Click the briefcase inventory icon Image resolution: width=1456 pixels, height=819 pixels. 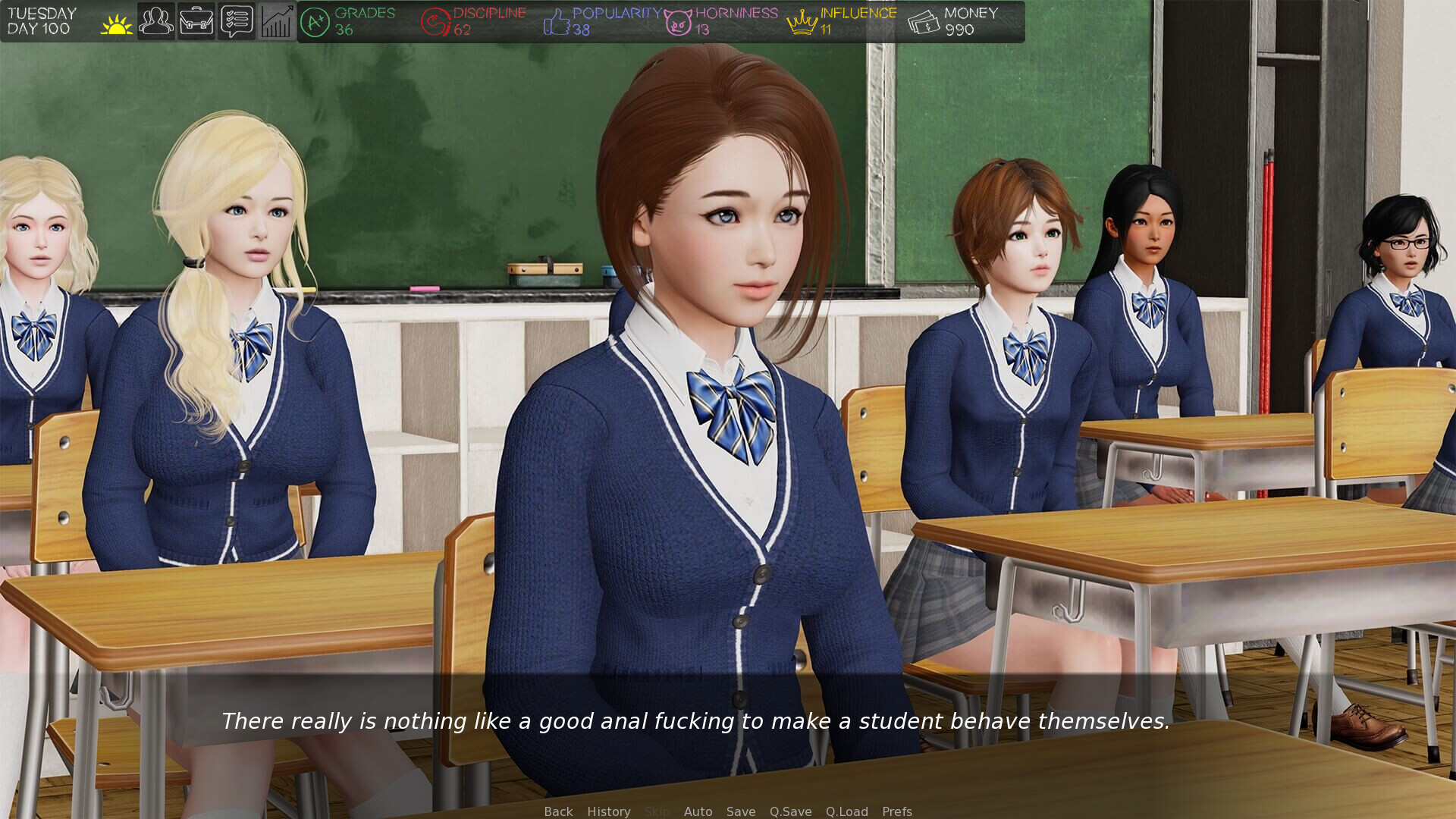pyautogui.click(x=196, y=20)
